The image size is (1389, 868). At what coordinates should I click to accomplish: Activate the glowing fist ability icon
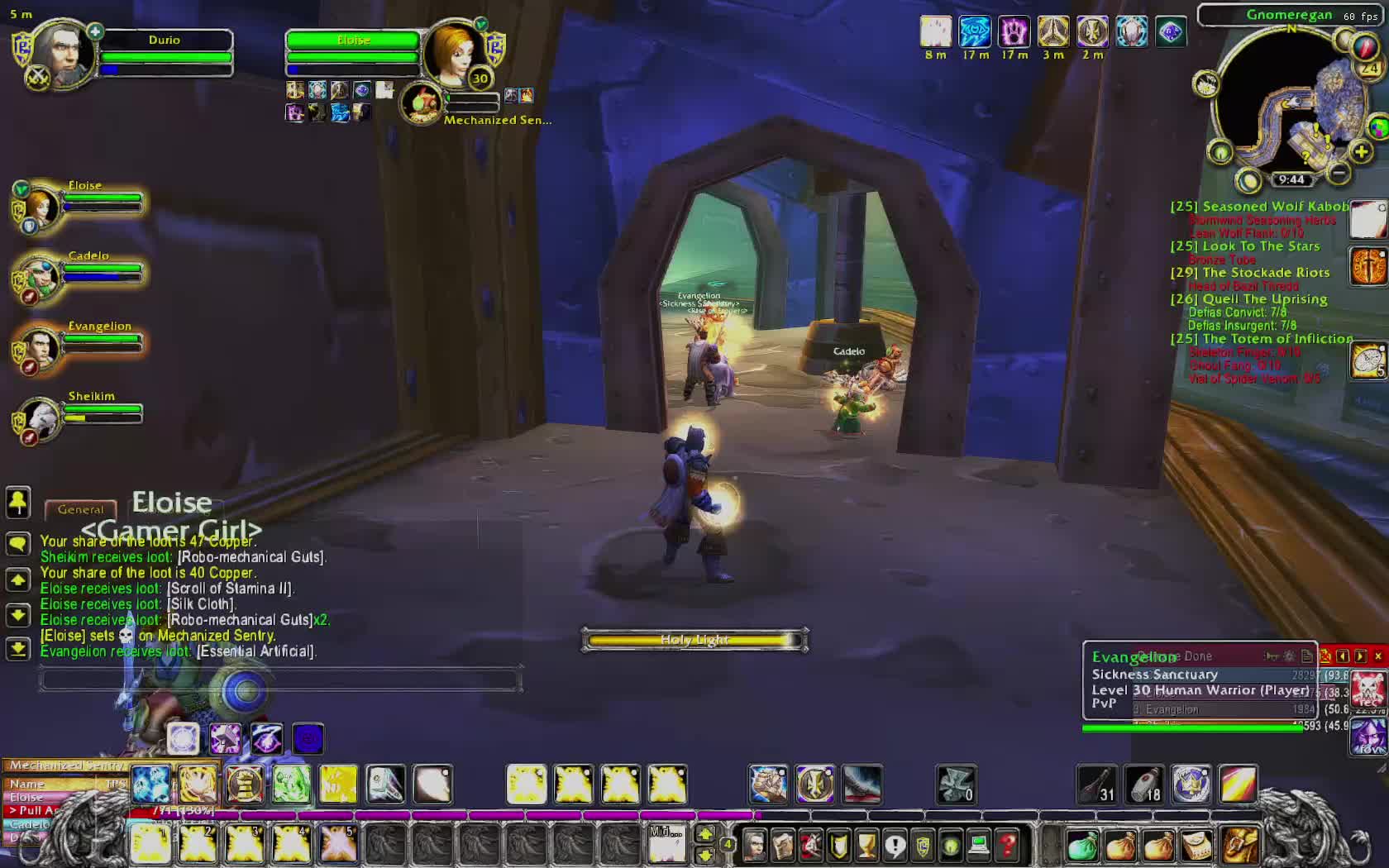pyautogui.click(x=768, y=784)
